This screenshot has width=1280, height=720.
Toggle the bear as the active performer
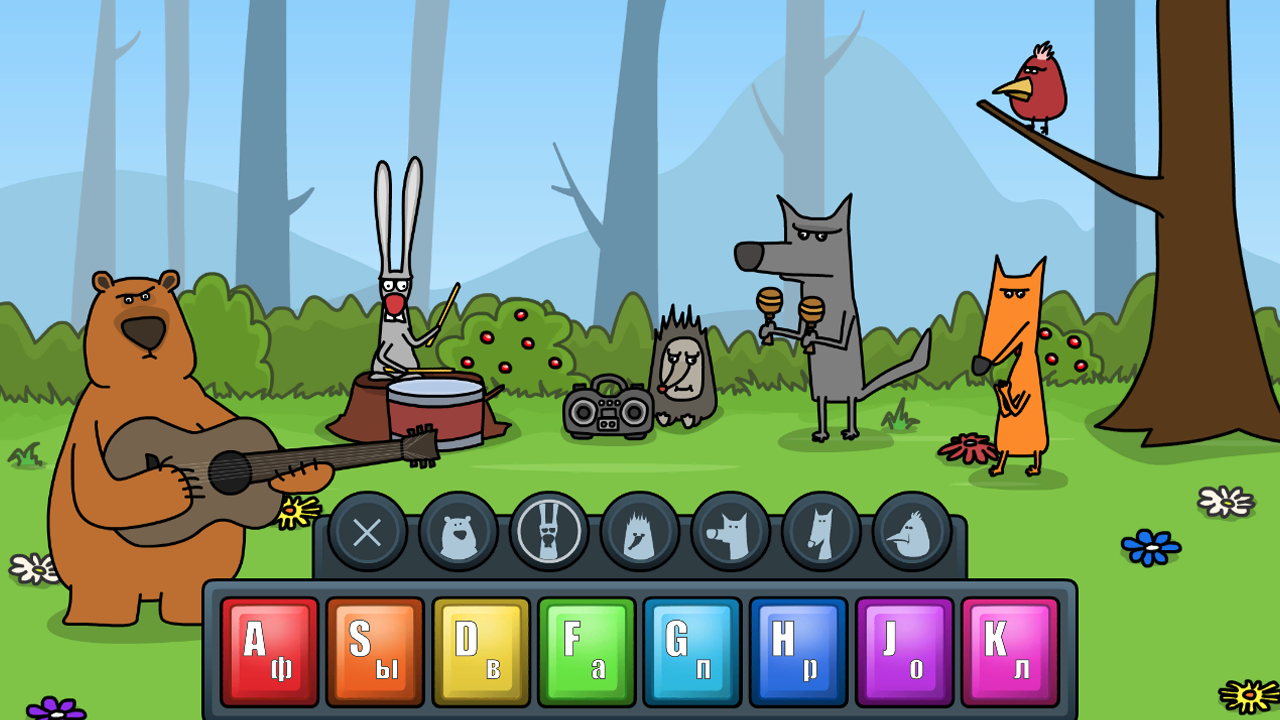click(460, 532)
